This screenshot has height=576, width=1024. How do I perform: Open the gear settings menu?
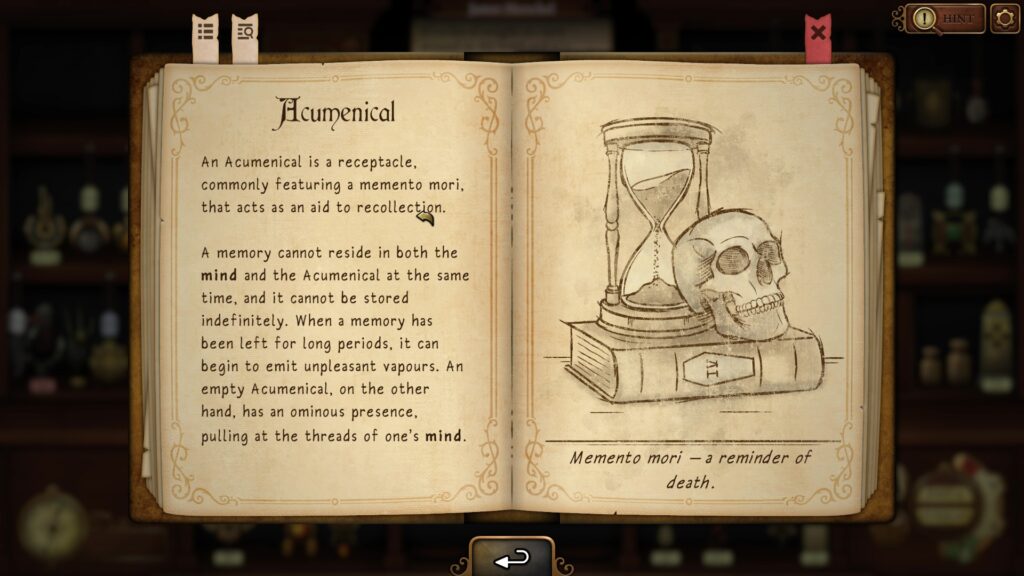(1004, 18)
